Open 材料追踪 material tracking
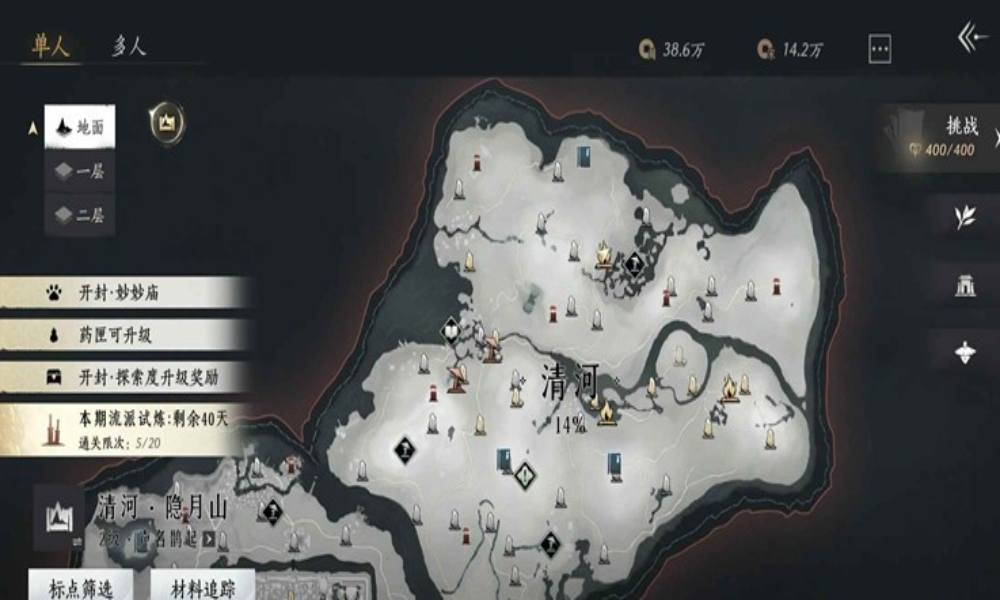This screenshot has height=600, width=1000. tap(202, 584)
